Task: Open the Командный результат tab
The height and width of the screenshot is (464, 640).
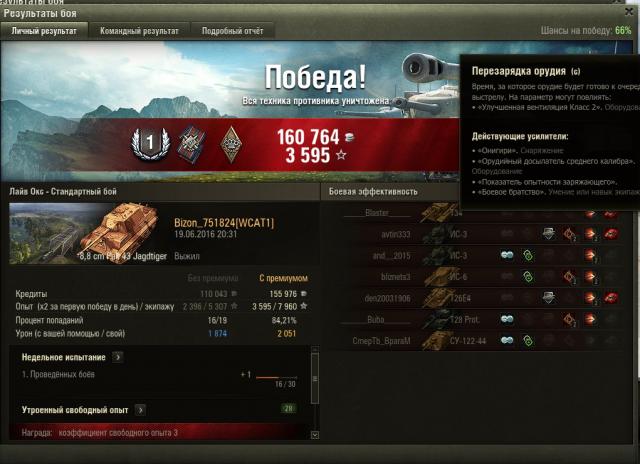Action: coord(139,31)
